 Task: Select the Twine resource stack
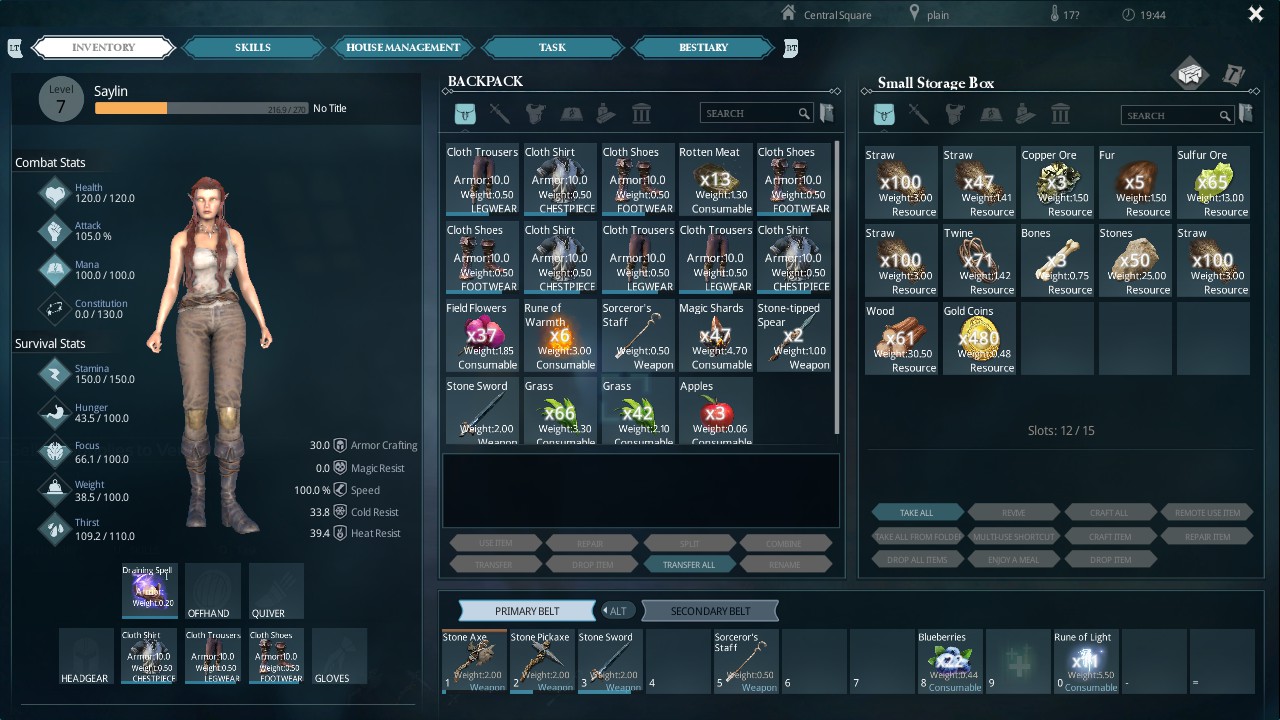[x=979, y=261]
